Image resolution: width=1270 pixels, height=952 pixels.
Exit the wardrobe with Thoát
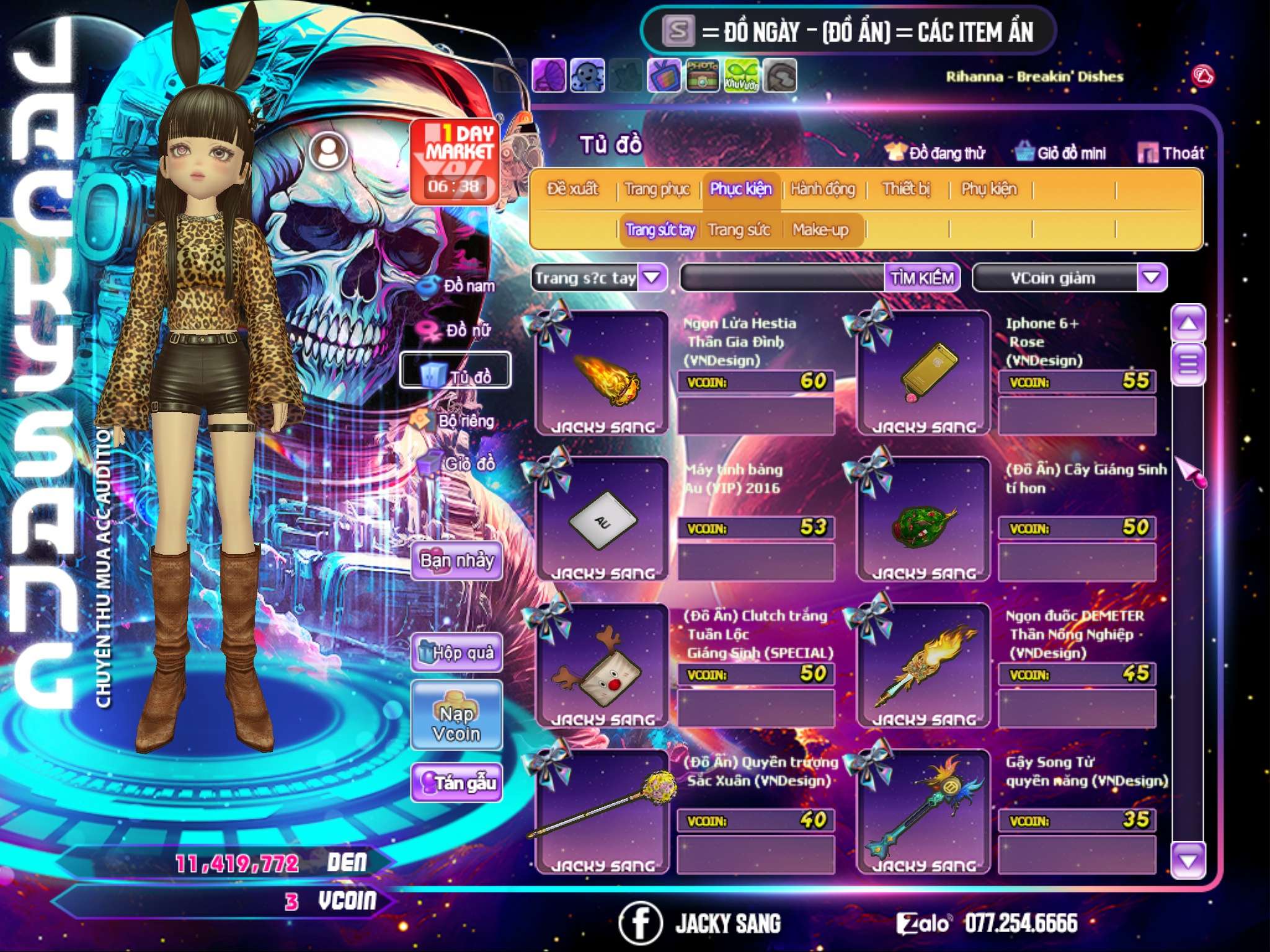pos(1171,153)
